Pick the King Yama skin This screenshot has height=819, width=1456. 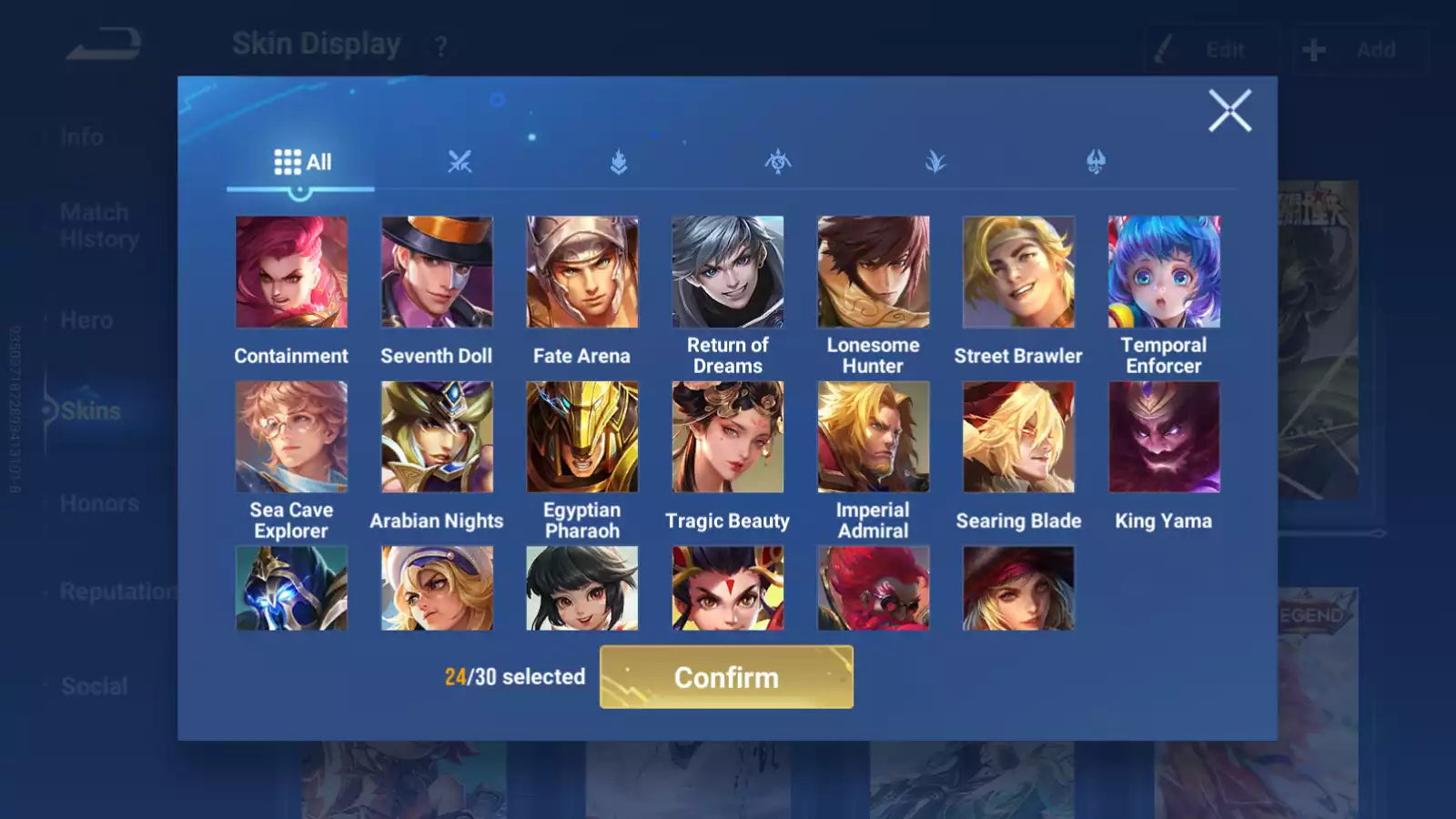pyautogui.click(x=1164, y=437)
